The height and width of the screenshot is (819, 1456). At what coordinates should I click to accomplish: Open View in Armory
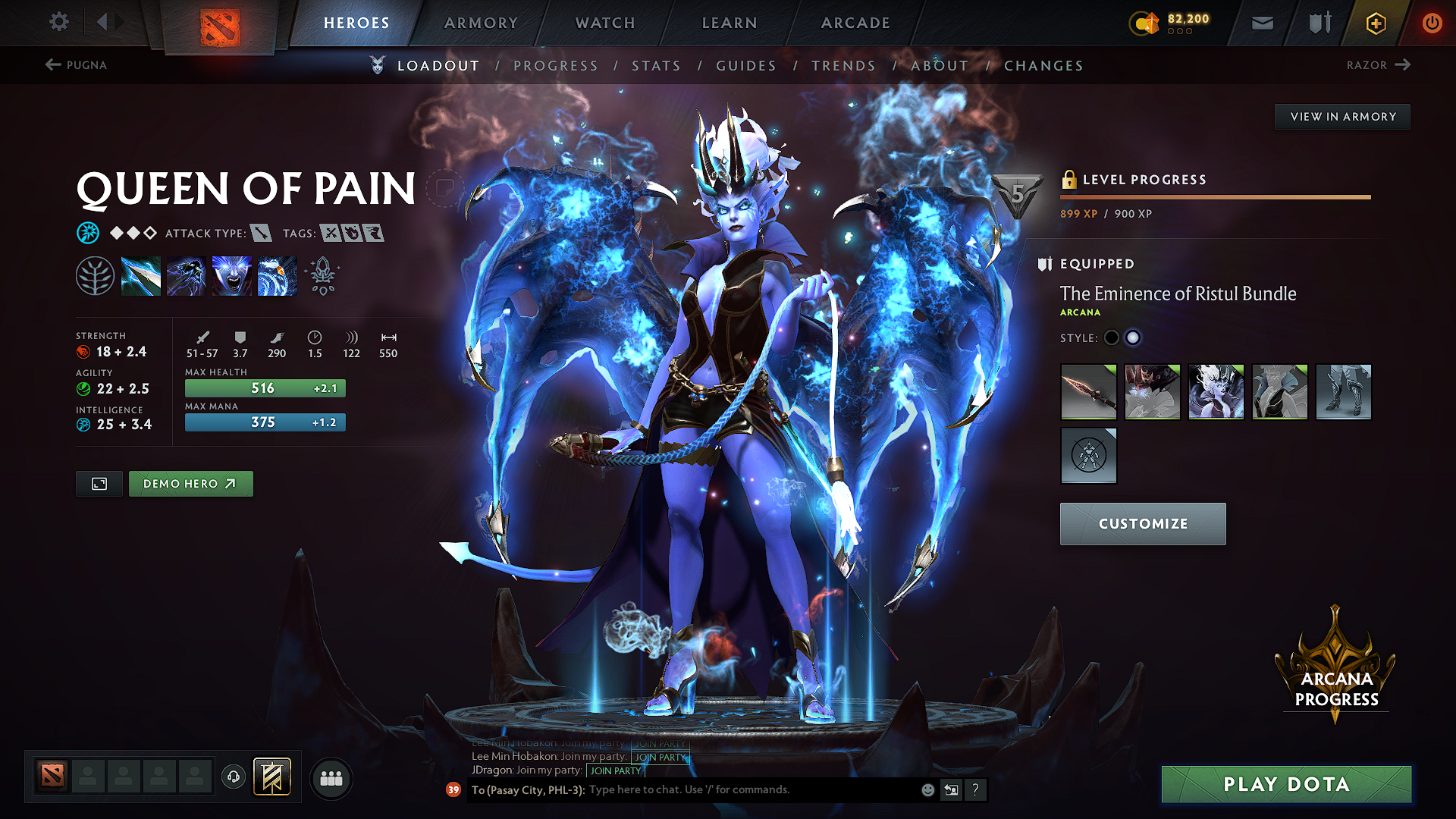pos(1342,117)
